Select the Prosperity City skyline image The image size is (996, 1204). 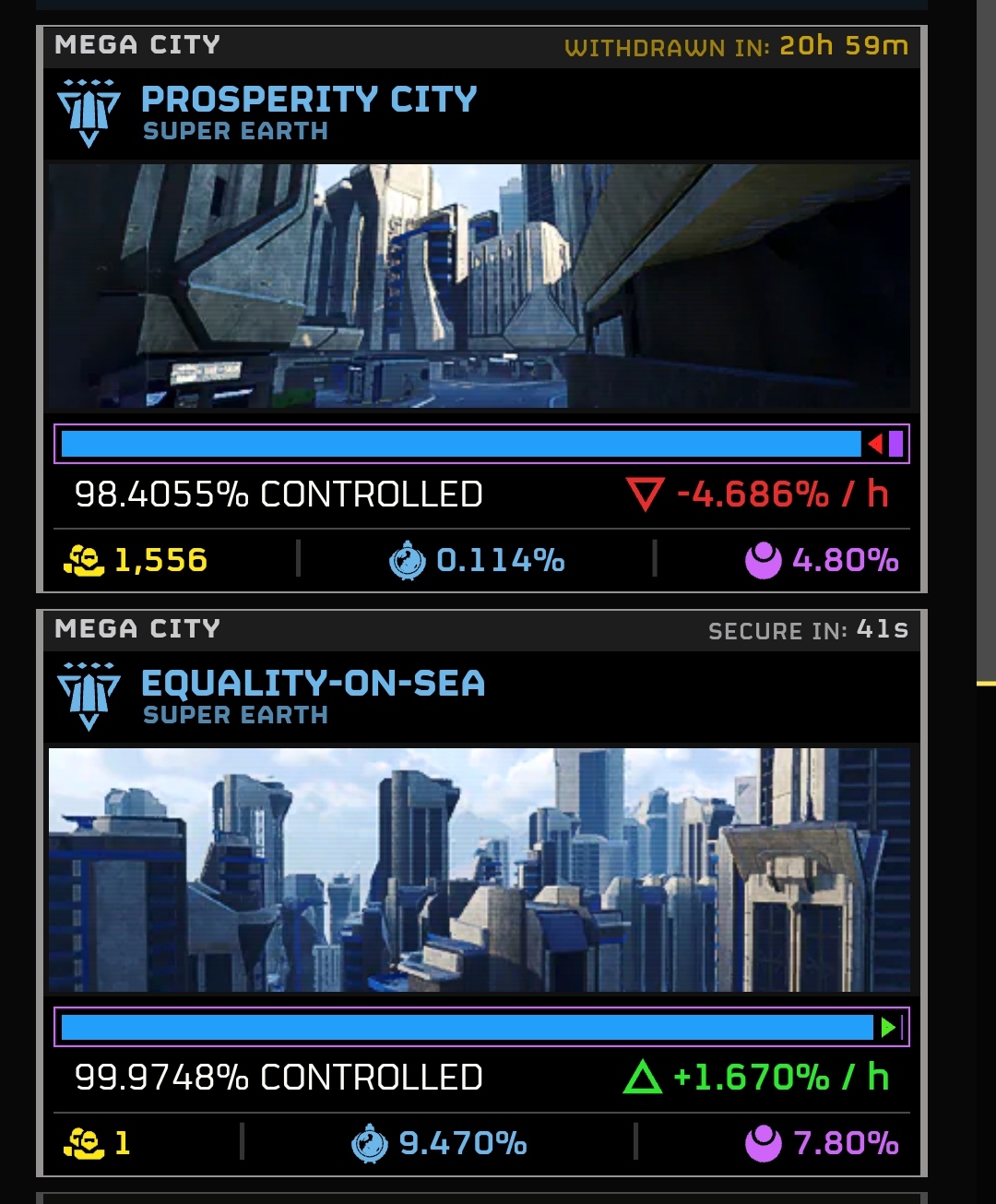(x=480, y=286)
